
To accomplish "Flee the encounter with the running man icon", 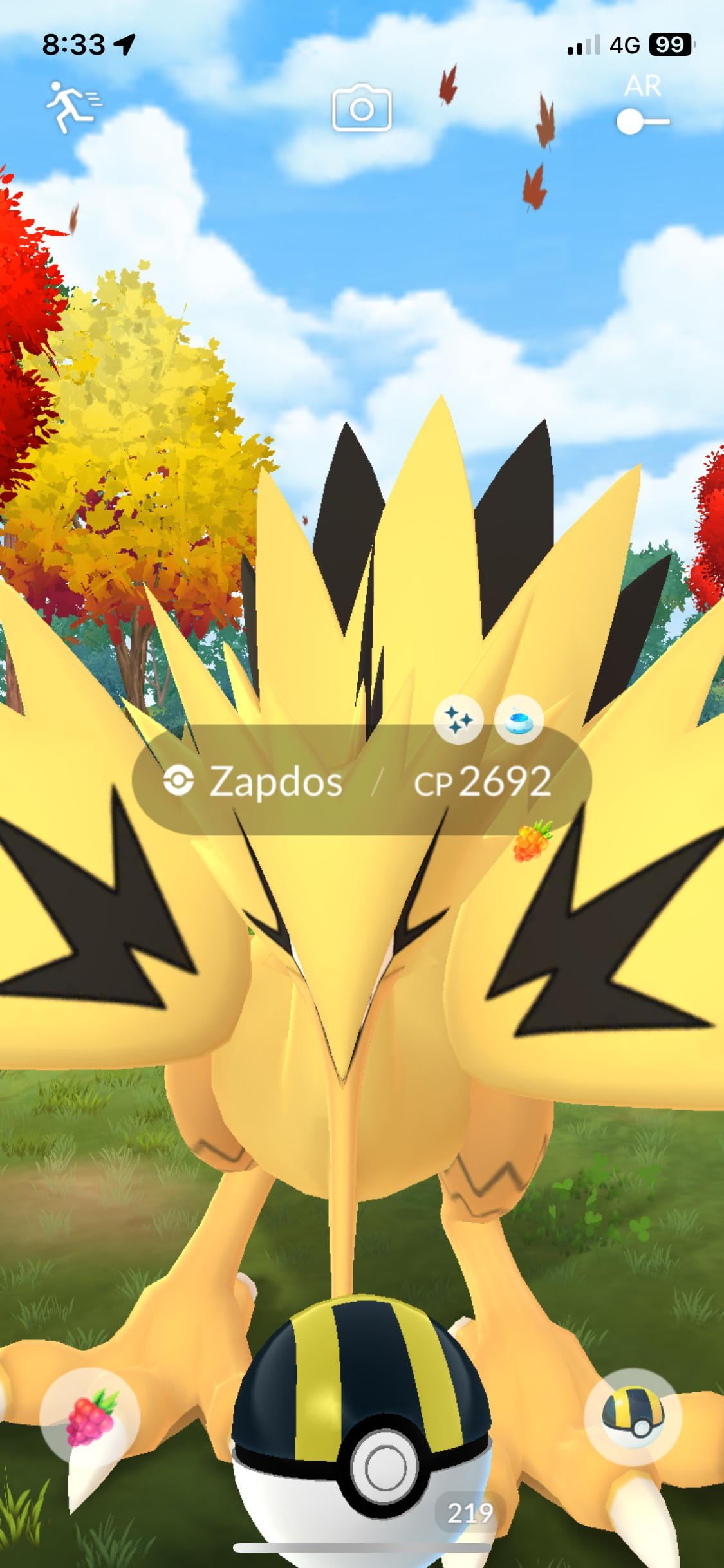I will (x=71, y=106).
